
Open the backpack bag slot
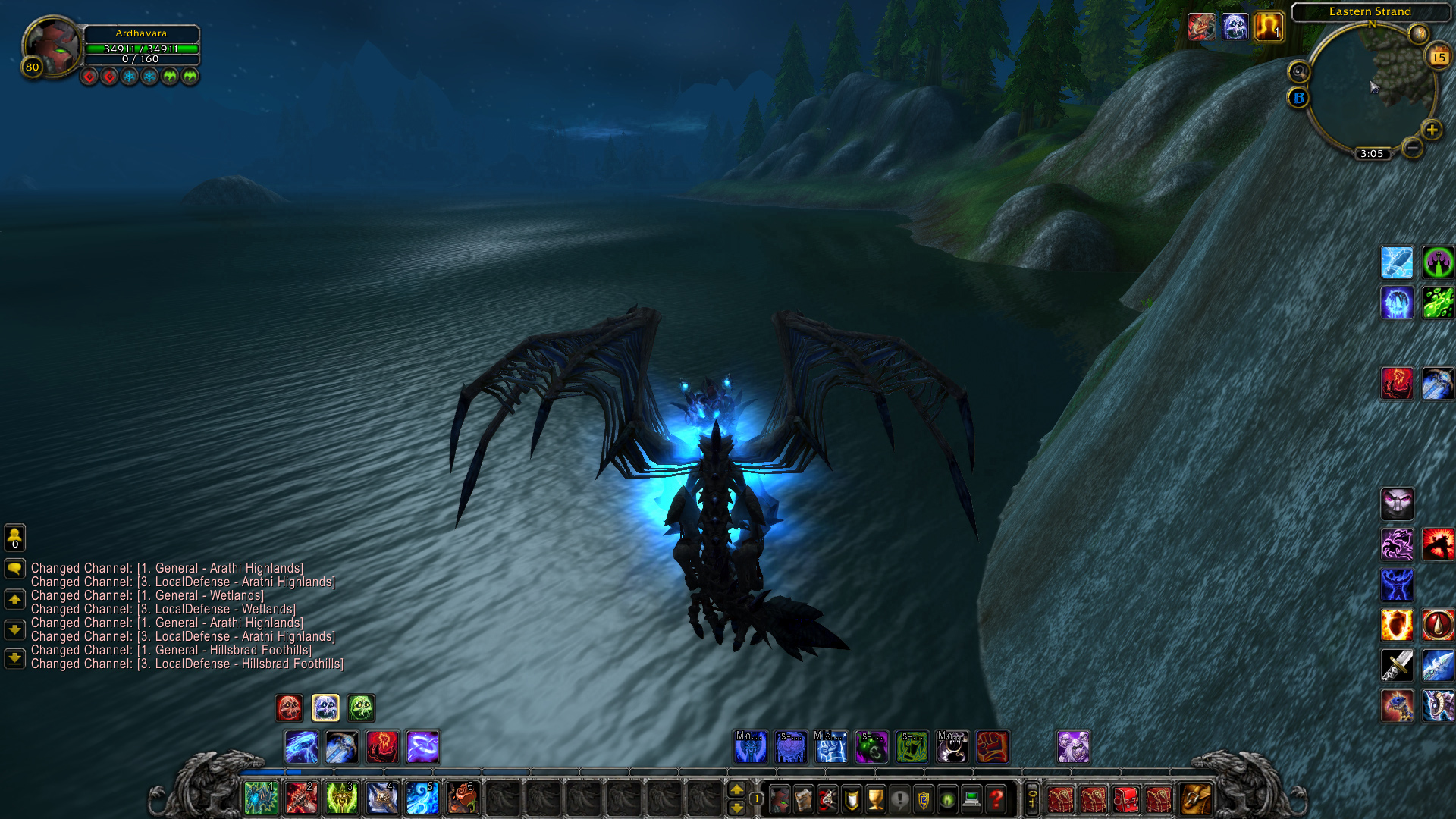pos(1195,799)
